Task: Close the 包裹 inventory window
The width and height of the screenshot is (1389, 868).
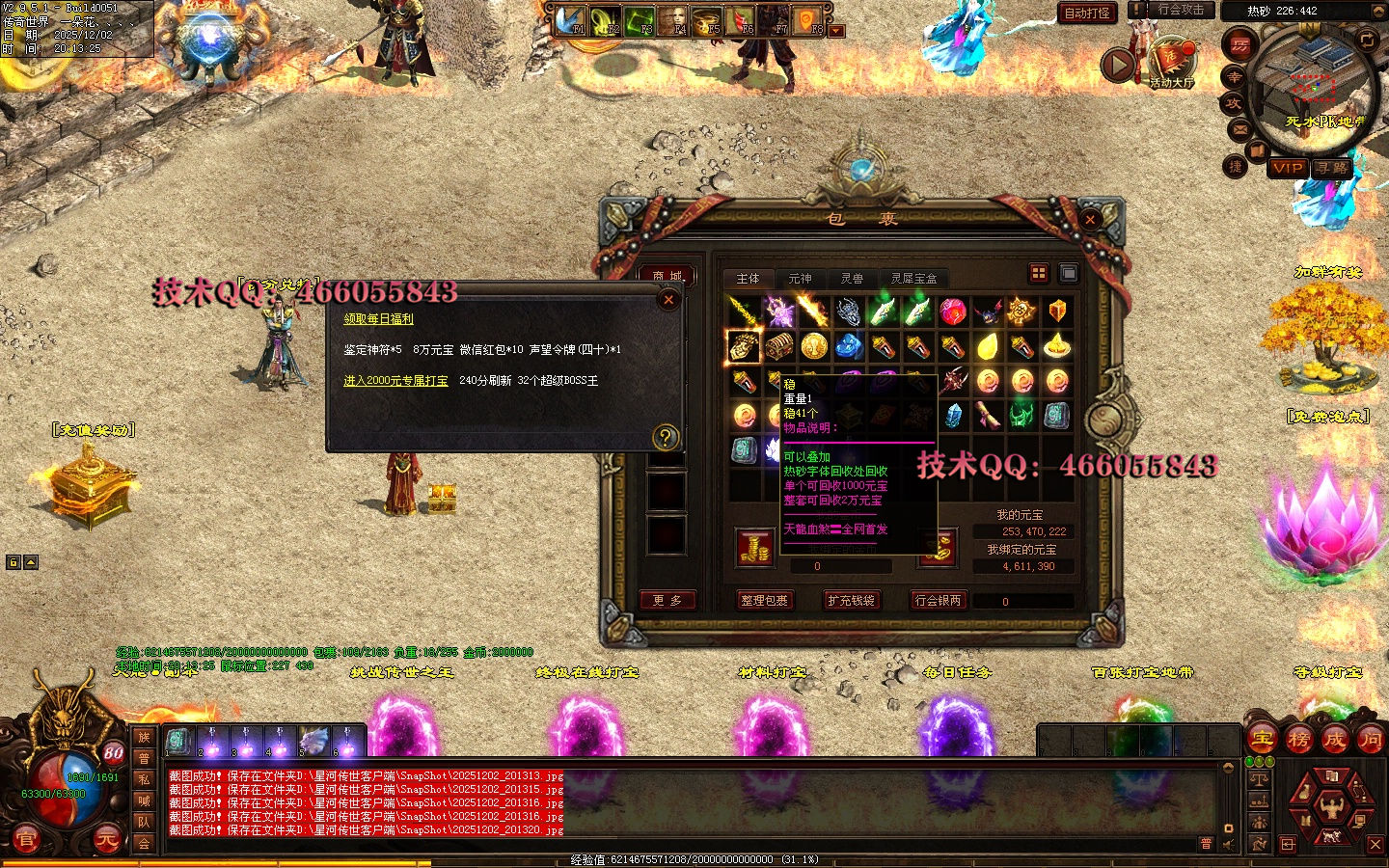Action: coord(1090,220)
